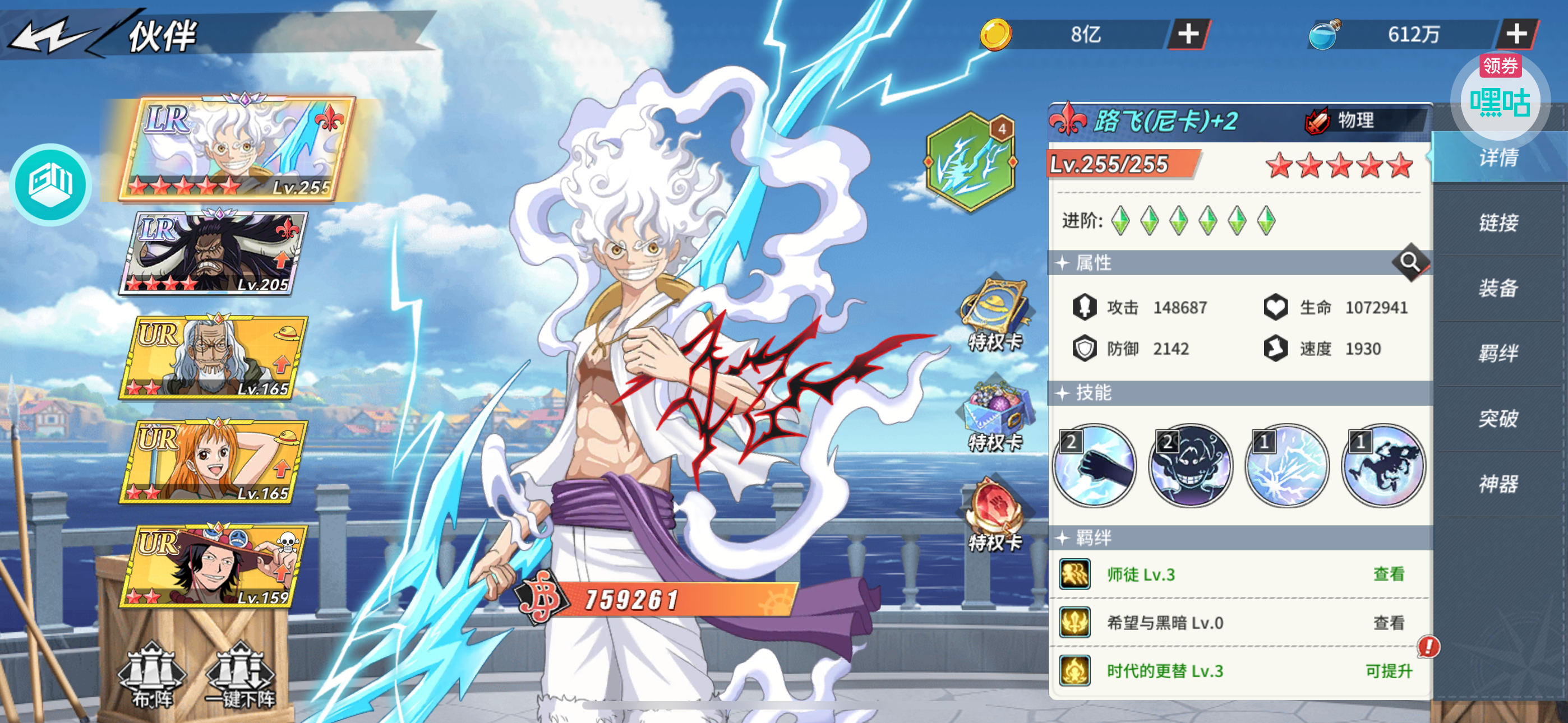Add more blue potion currency
Image resolution: width=1568 pixels, height=723 pixels.
click(1516, 34)
